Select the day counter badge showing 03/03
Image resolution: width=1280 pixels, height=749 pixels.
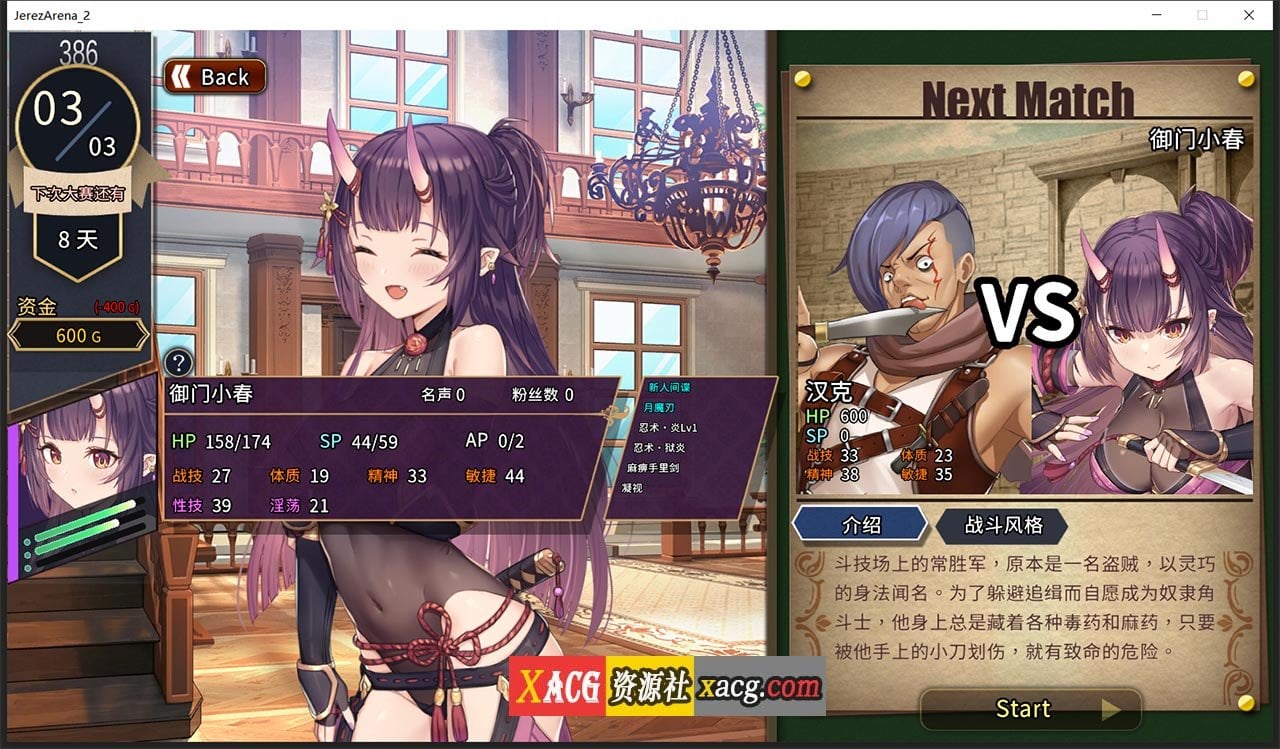coord(77,120)
